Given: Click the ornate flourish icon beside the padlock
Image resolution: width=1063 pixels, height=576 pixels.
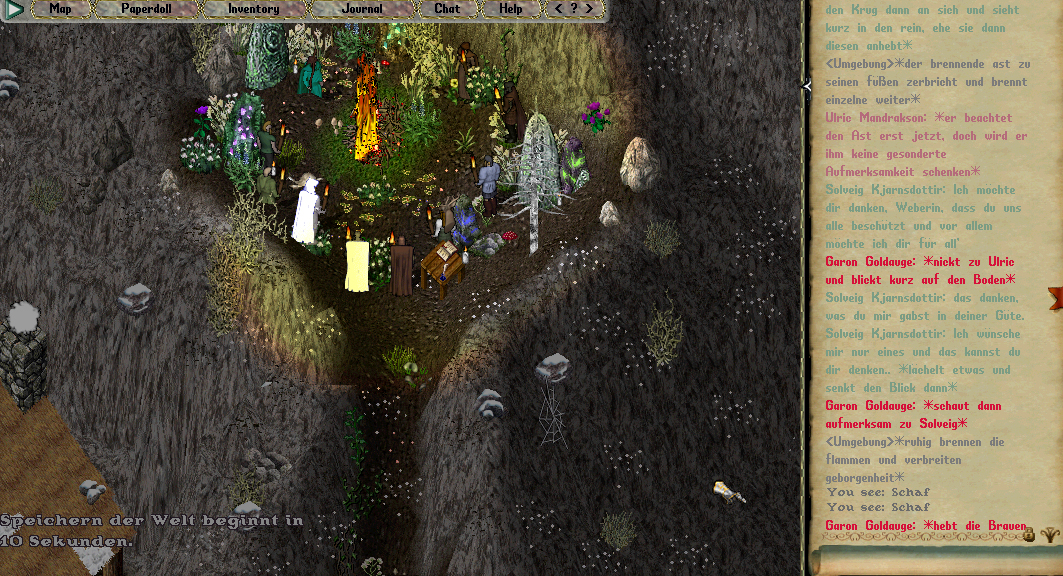Looking at the screenshot, I should tap(1049, 535).
